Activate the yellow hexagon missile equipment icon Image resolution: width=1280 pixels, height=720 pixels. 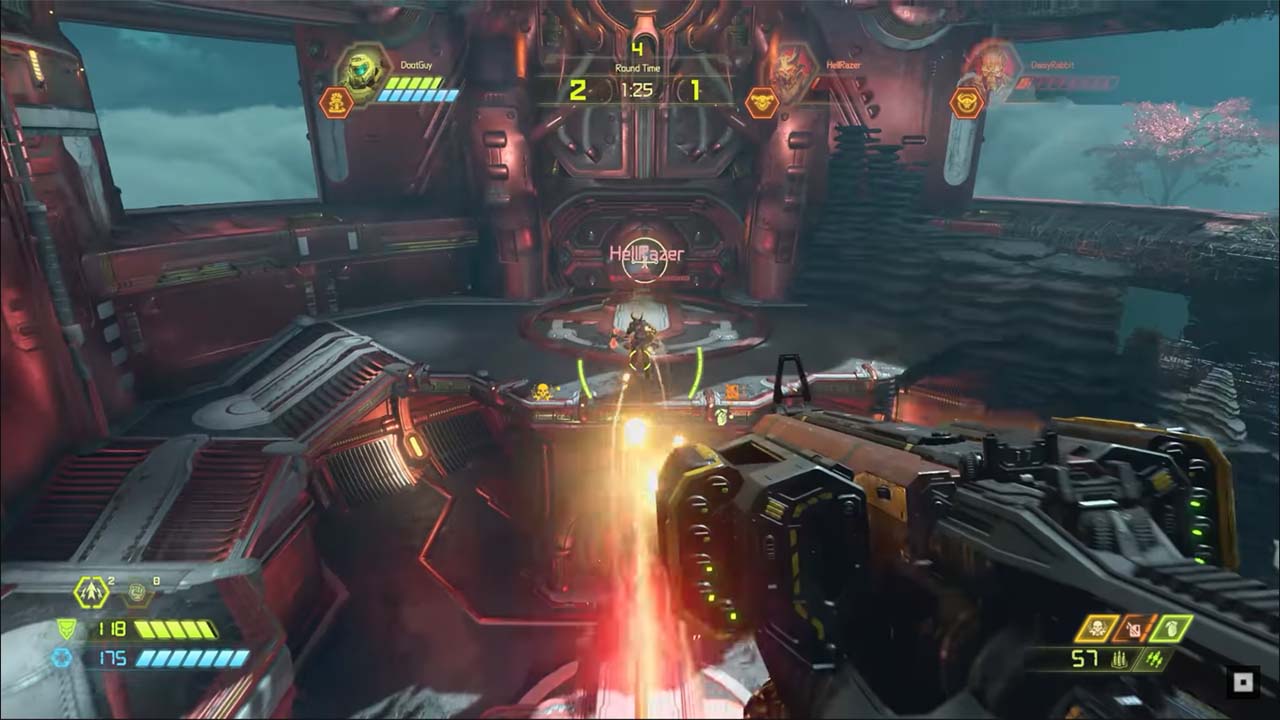(x=91, y=594)
